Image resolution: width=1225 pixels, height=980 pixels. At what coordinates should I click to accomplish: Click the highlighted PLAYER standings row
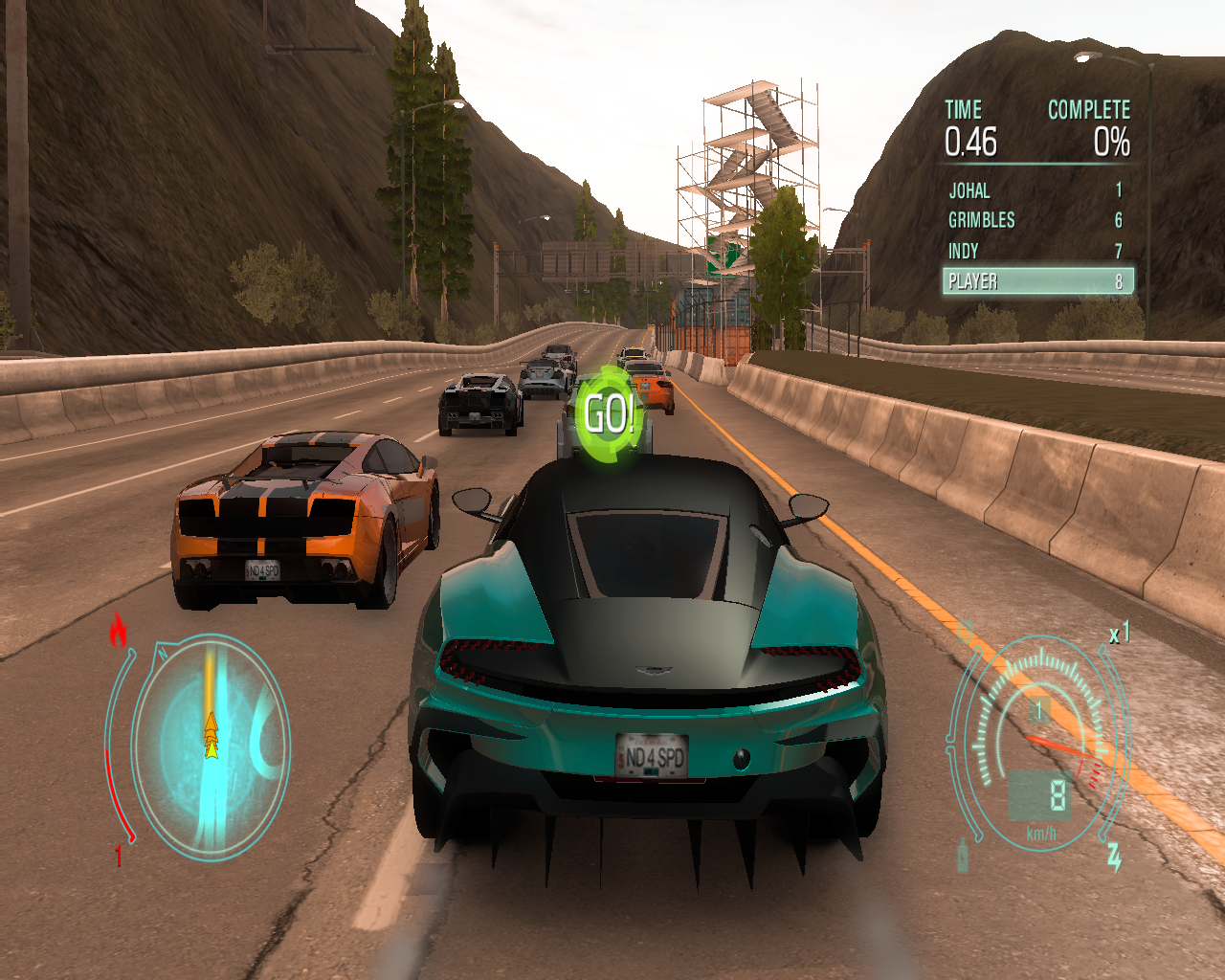click(x=1037, y=281)
